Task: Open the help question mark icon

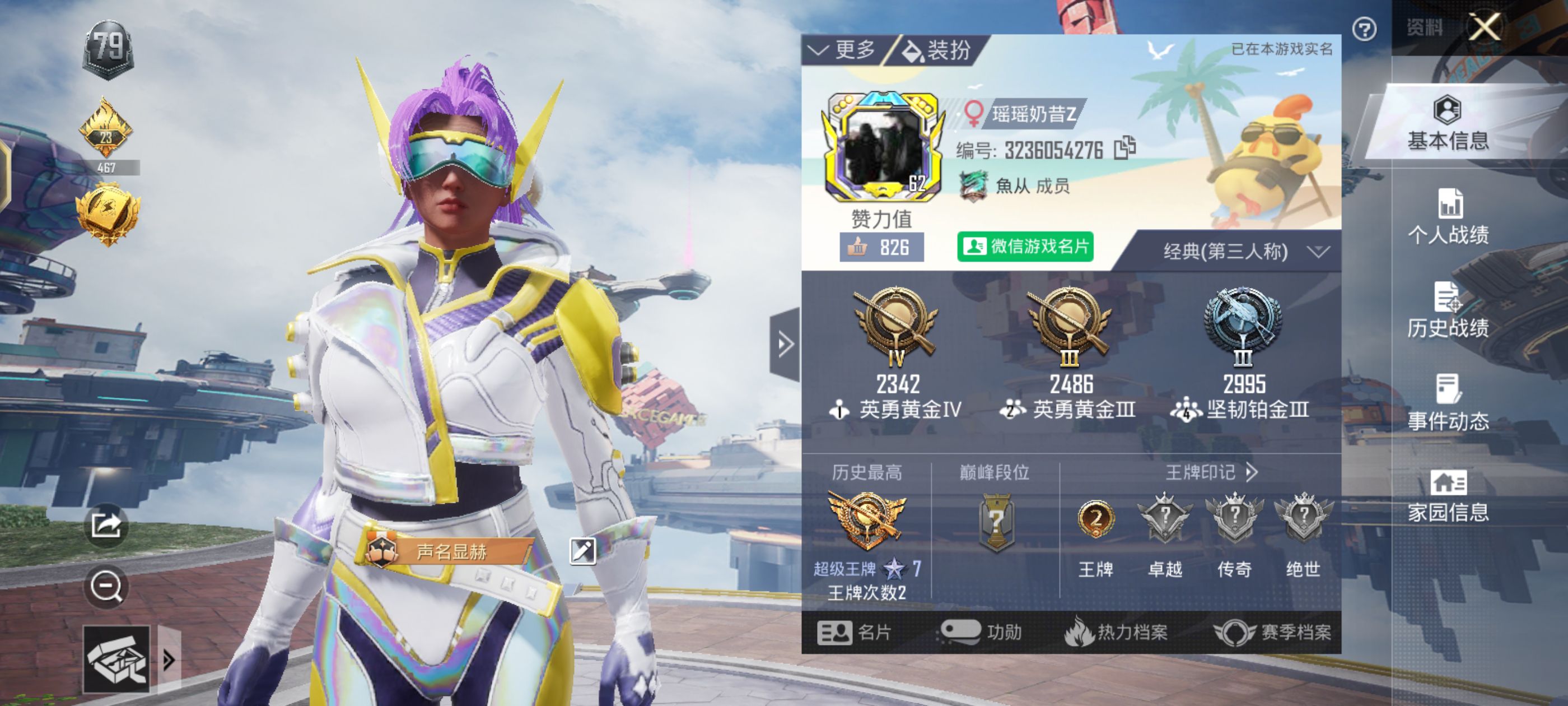Action: coord(1364,29)
